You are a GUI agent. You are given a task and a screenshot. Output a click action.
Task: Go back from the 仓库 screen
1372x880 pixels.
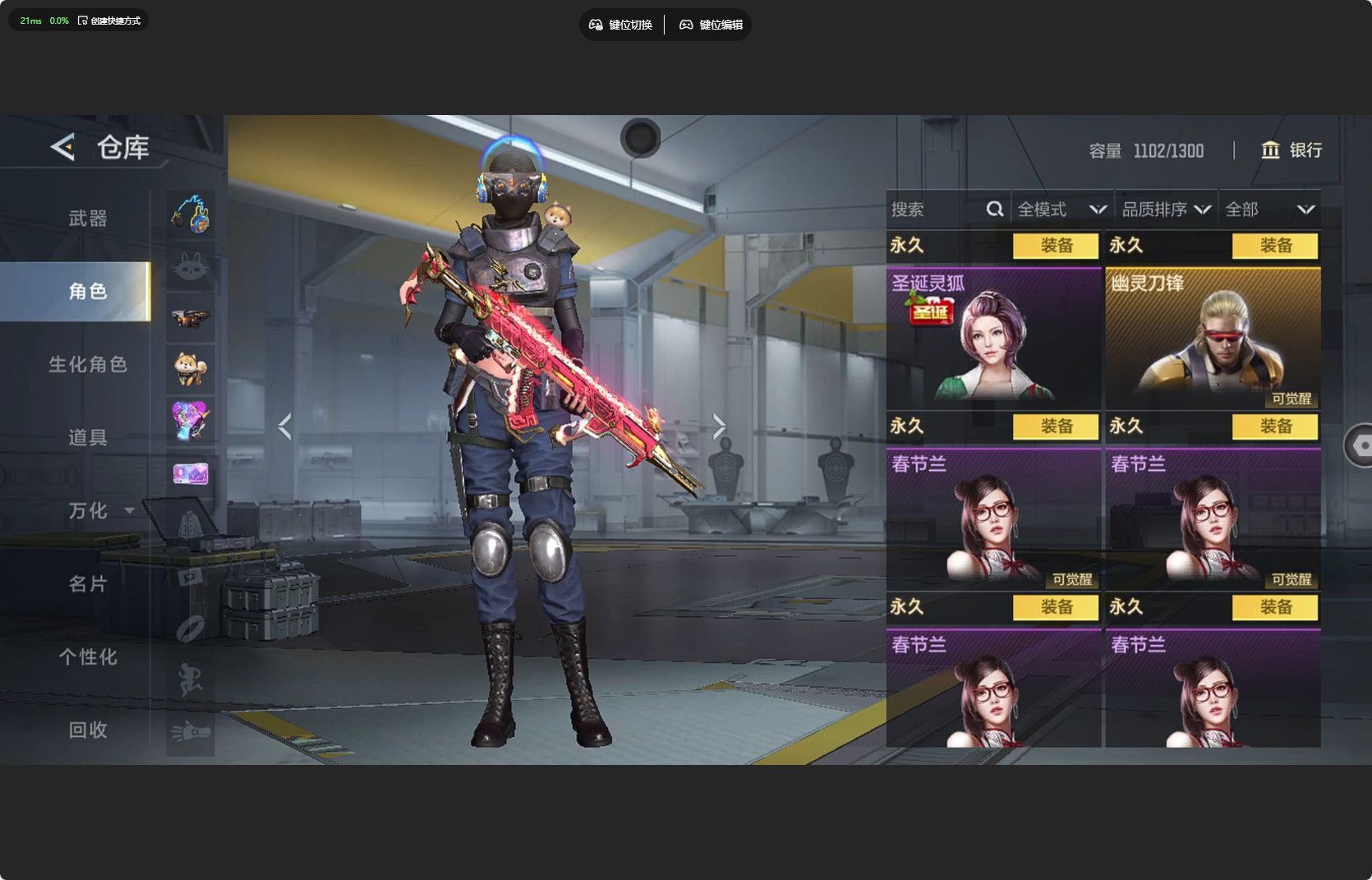click(63, 148)
